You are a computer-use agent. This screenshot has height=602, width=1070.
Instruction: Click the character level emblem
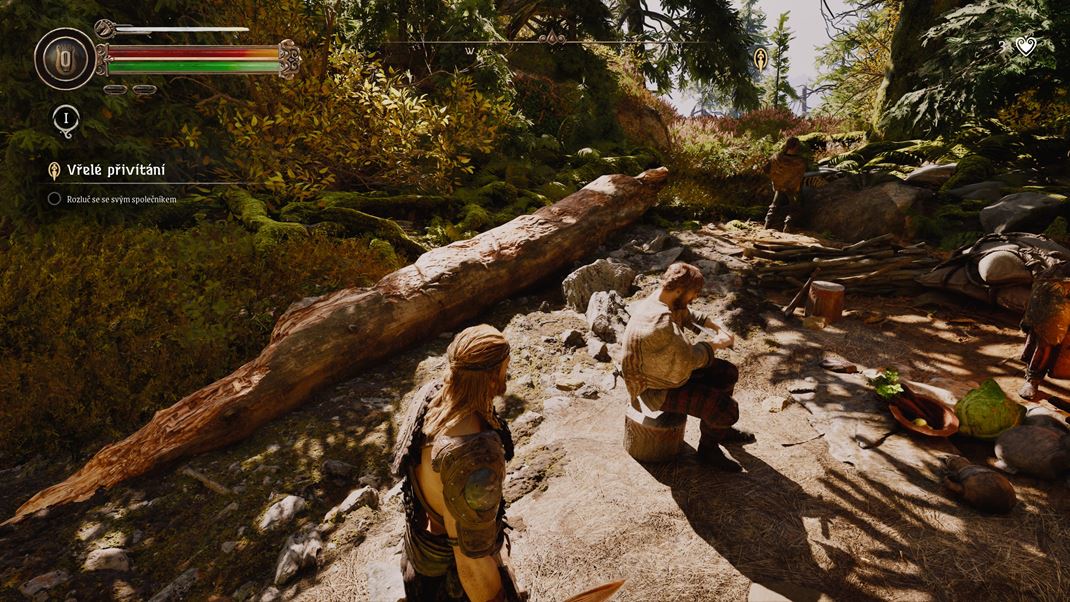[65, 58]
